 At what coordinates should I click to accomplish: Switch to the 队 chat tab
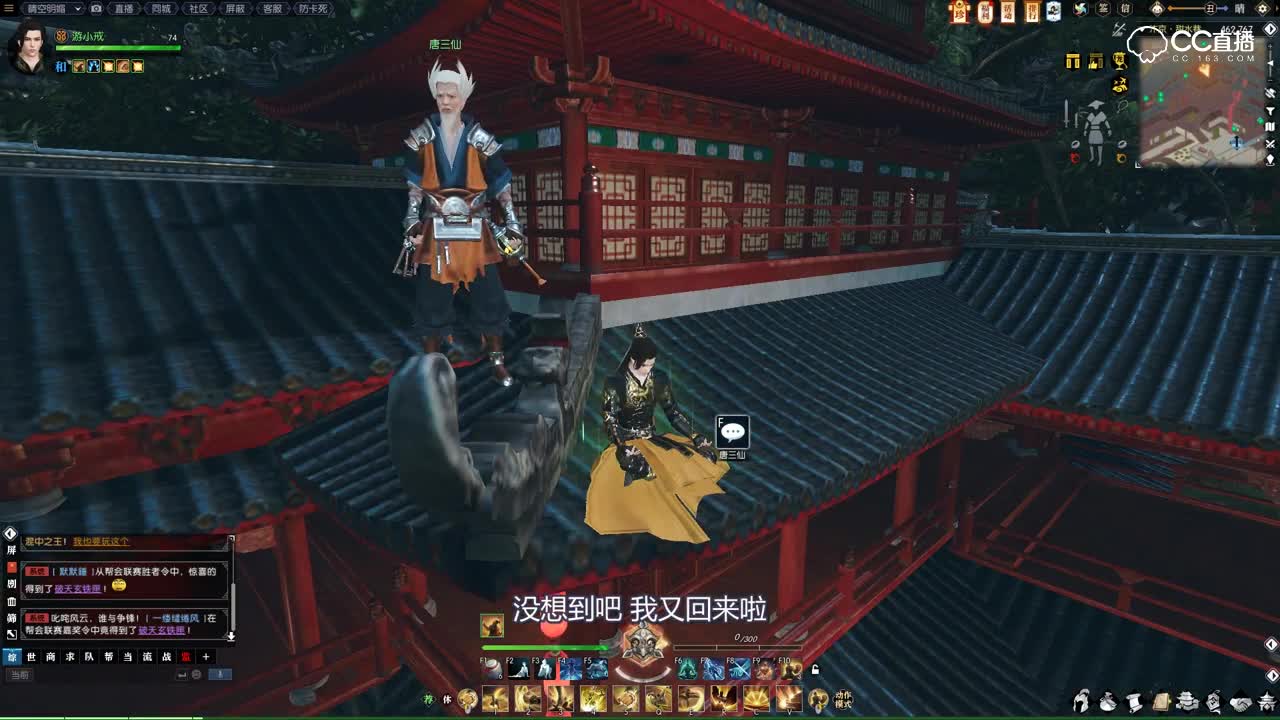(x=87, y=656)
